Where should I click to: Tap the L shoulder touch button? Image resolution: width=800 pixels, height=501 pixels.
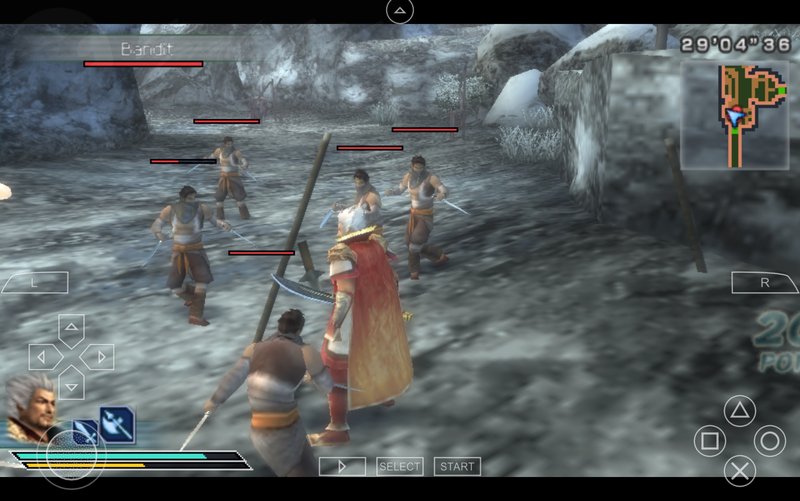(34, 282)
